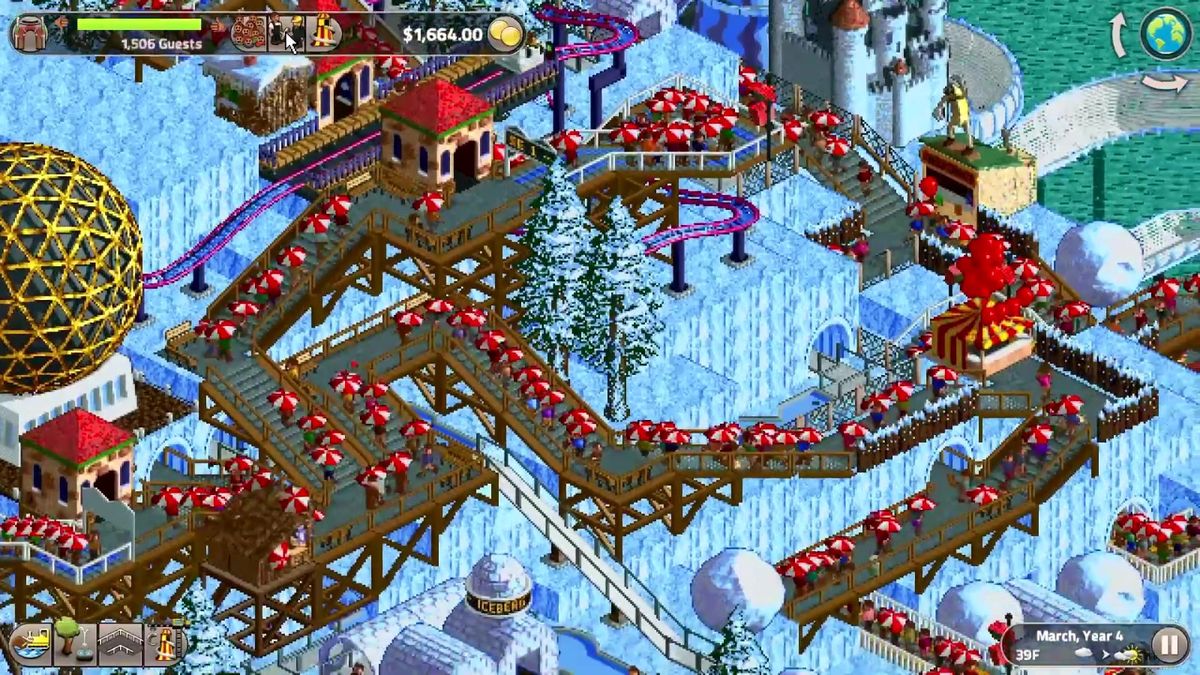Rotate view with the upper curved arrow

pos(1119,37)
